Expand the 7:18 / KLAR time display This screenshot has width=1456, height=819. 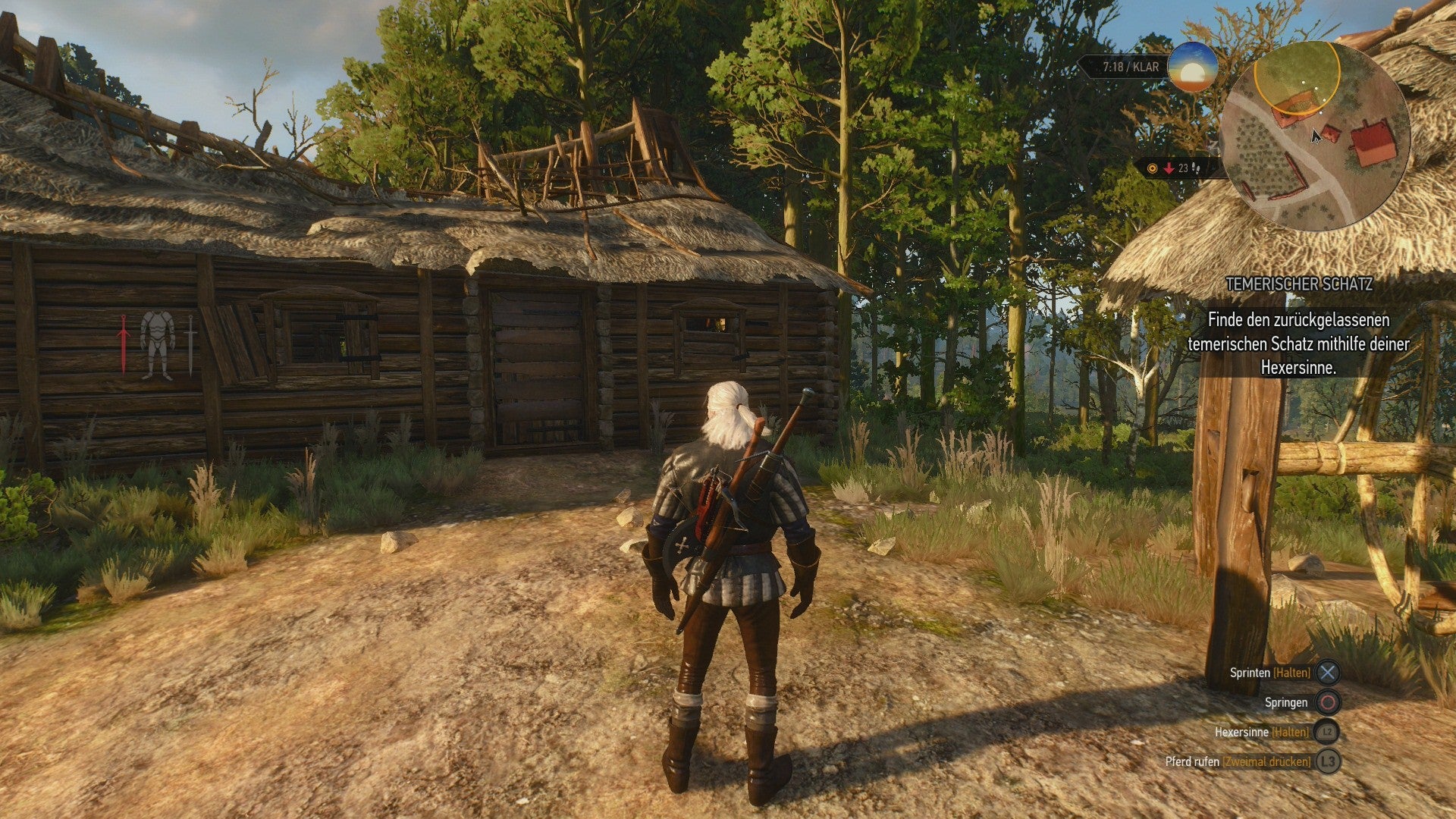pos(1130,67)
